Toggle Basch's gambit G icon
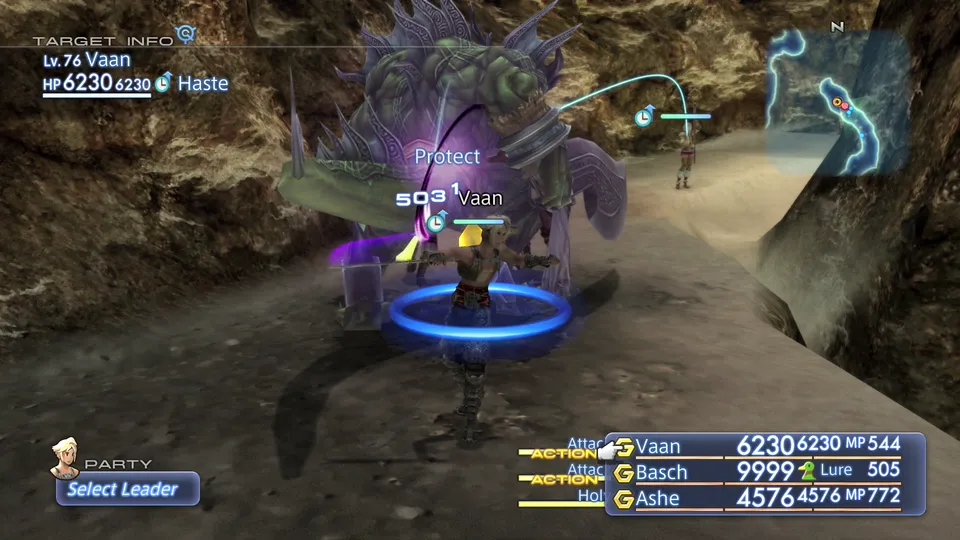 pyautogui.click(x=625, y=472)
